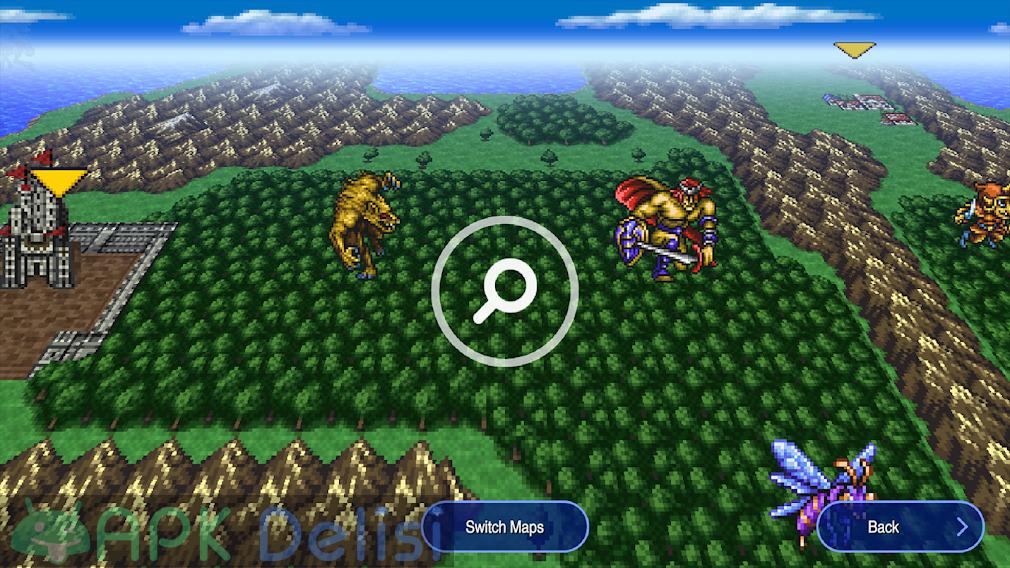
Task: Select the yellow marker above the distant town
Action: click(x=853, y=49)
